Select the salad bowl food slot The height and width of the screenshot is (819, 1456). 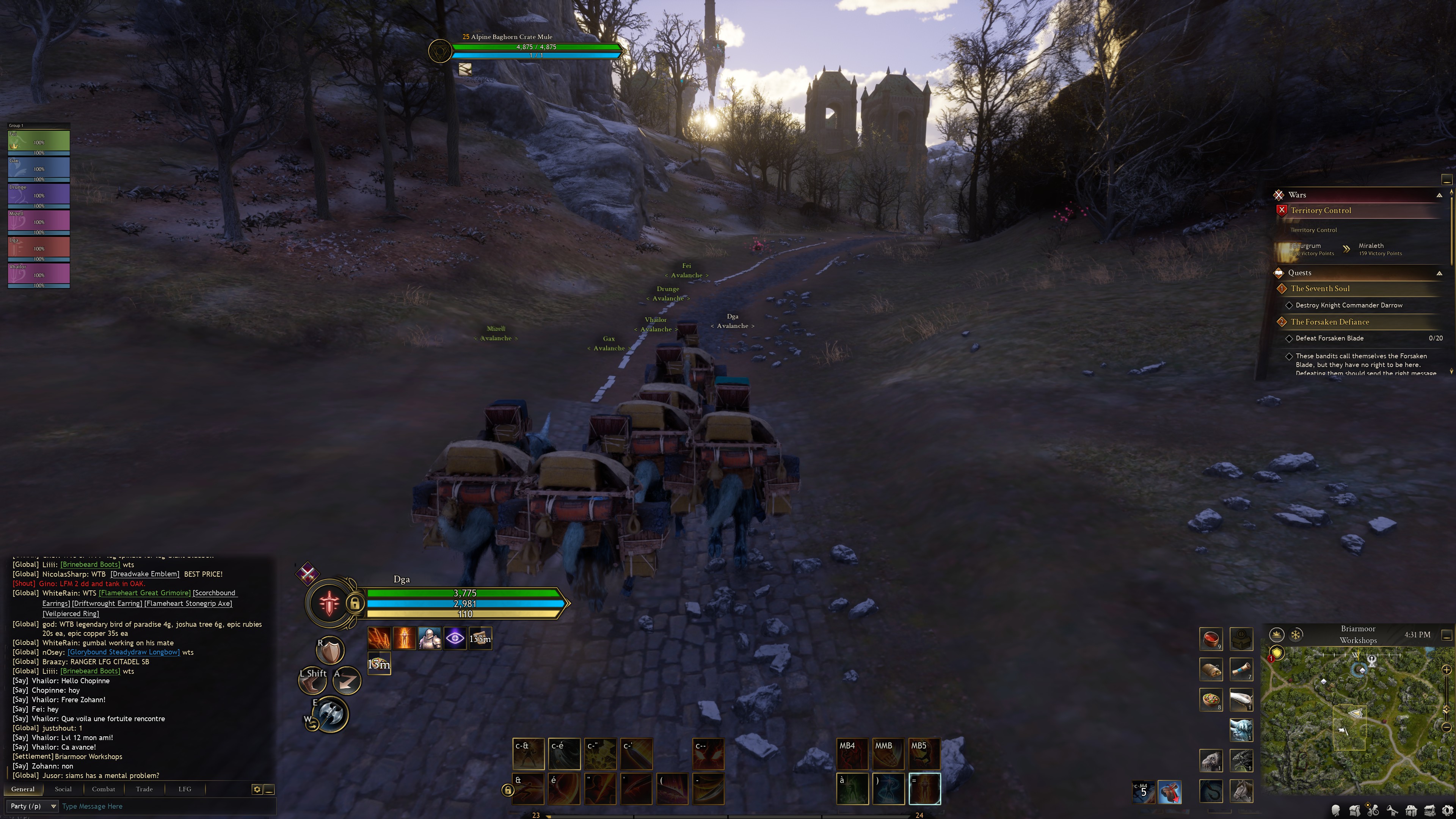1211,700
